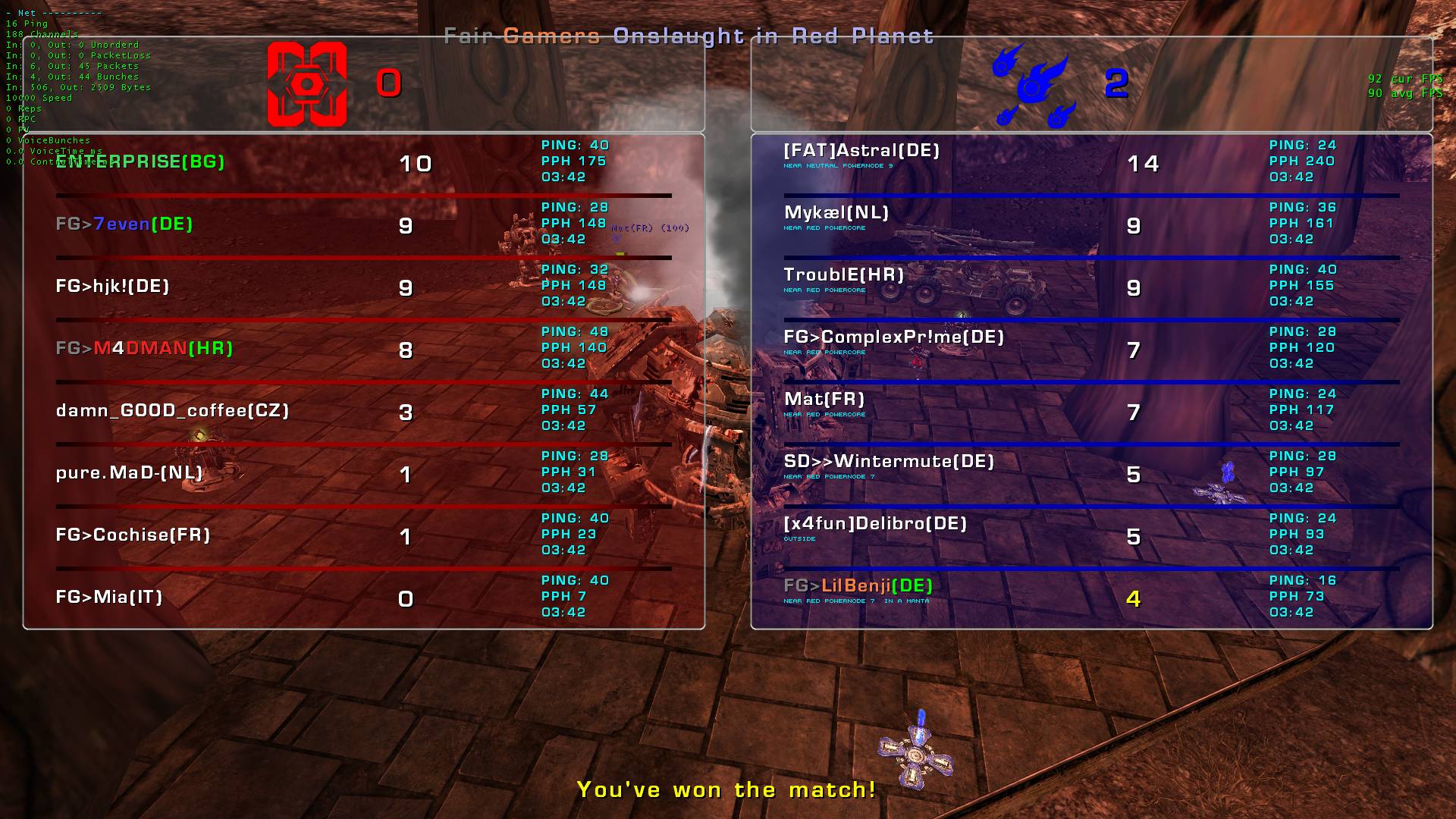Select the FG>LilBenji(DE) row

[x=858, y=585]
